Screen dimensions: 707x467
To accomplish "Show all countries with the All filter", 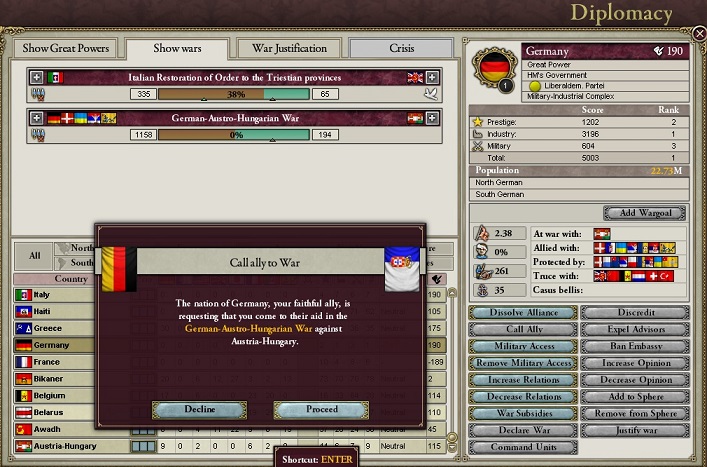I will [x=35, y=255].
